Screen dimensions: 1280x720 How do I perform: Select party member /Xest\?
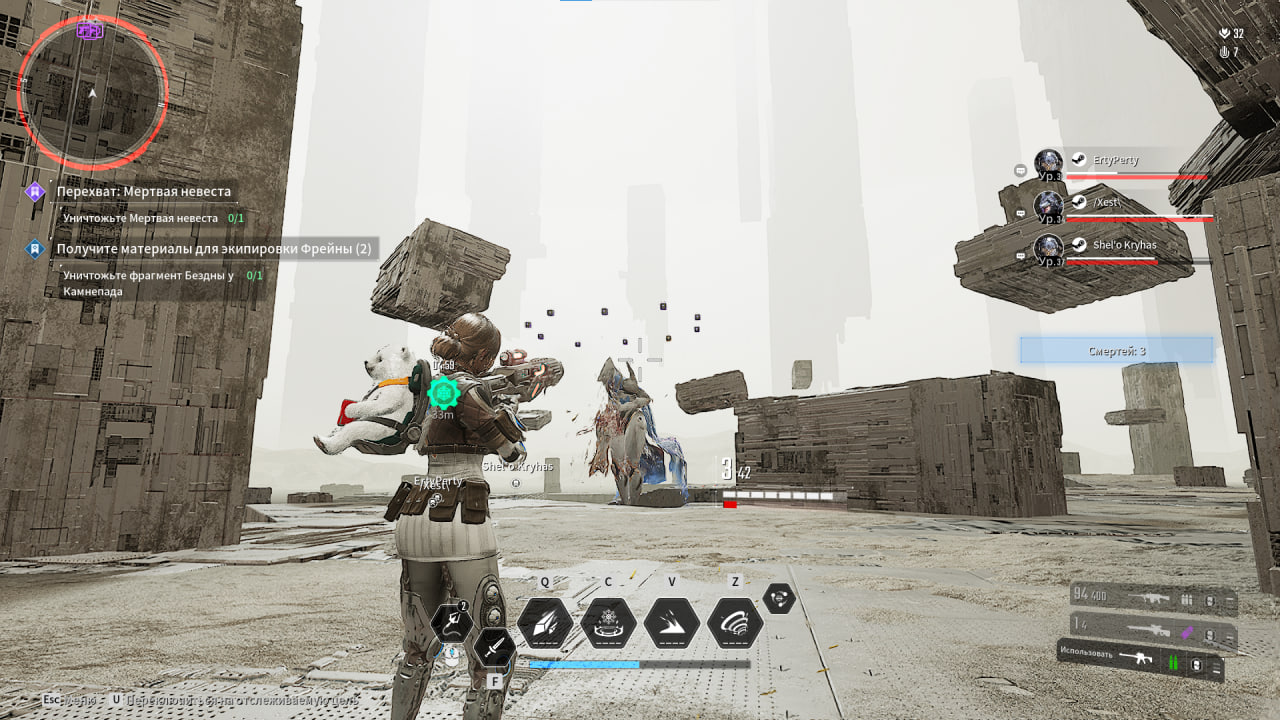click(x=1106, y=202)
